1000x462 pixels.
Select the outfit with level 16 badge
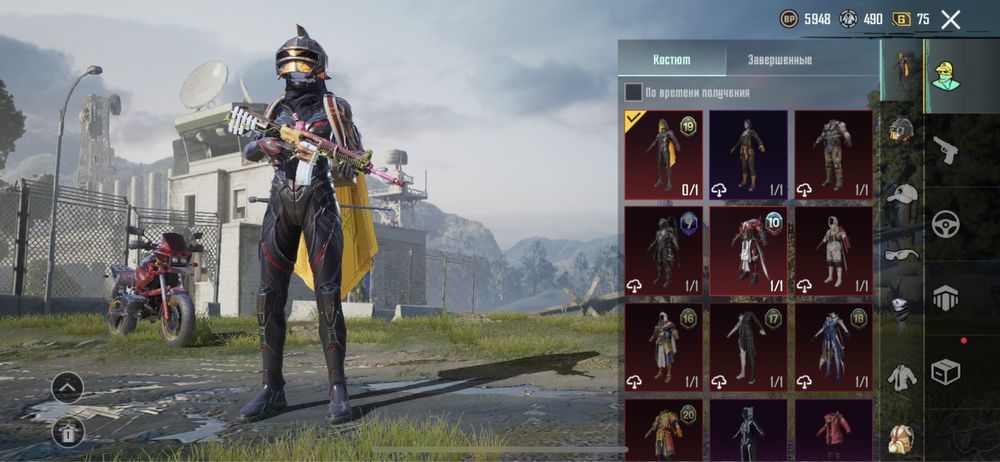click(664, 347)
